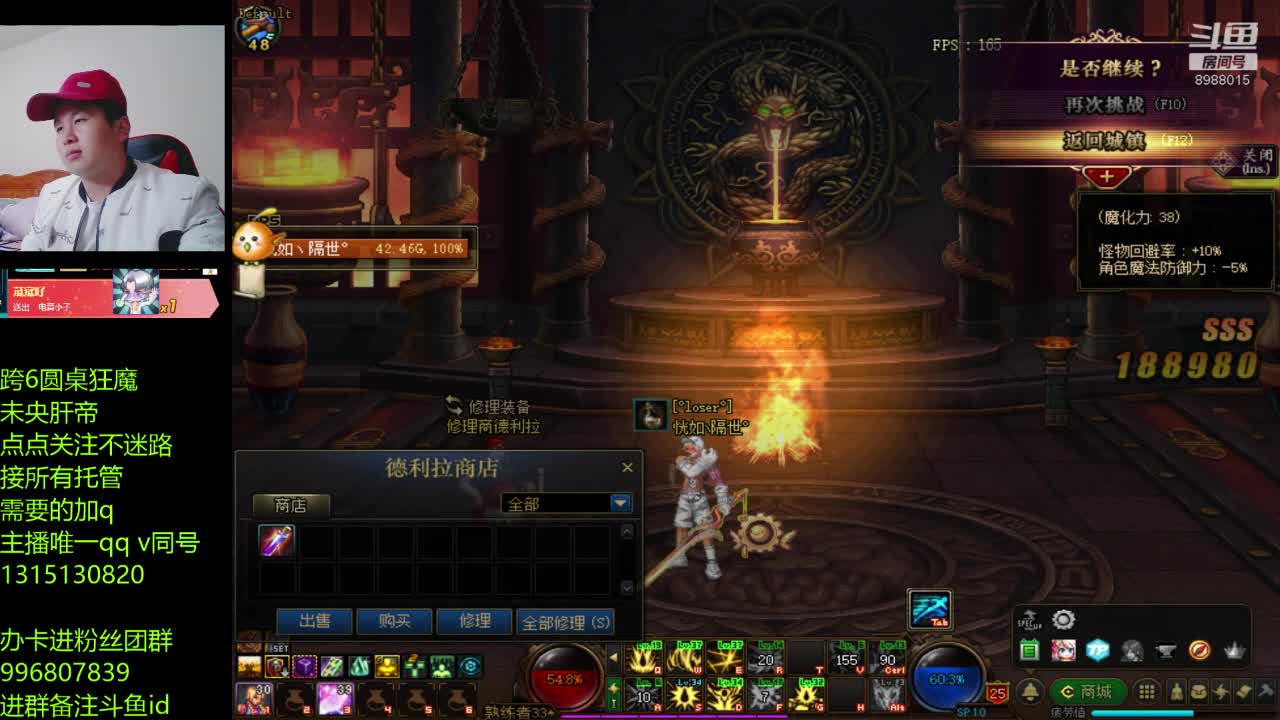Switch to the 商店 tab
Viewport: 1280px width, 720px height.
pyautogui.click(x=290, y=505)
